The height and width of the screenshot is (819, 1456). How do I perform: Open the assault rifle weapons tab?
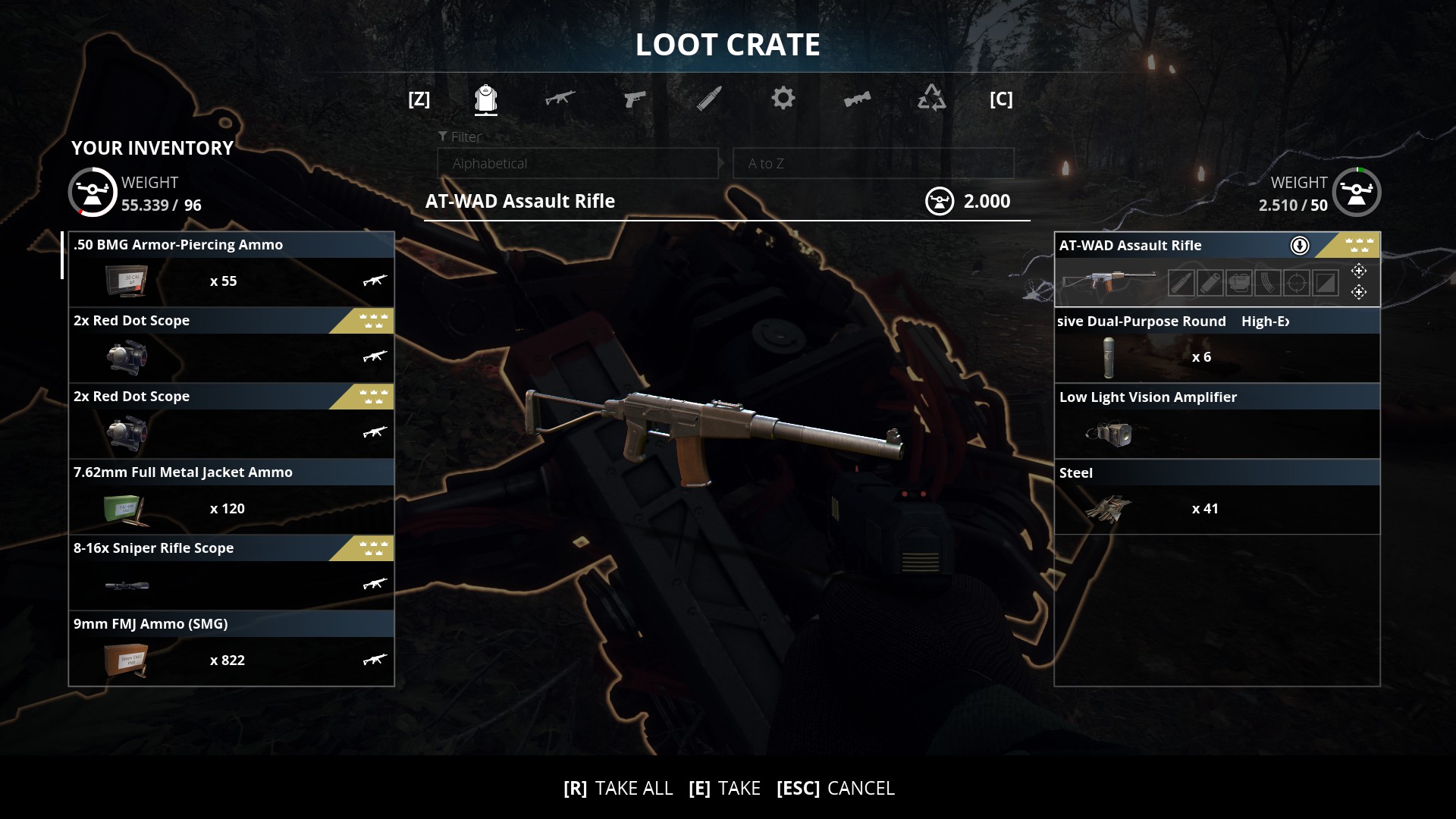pos(560,99)
